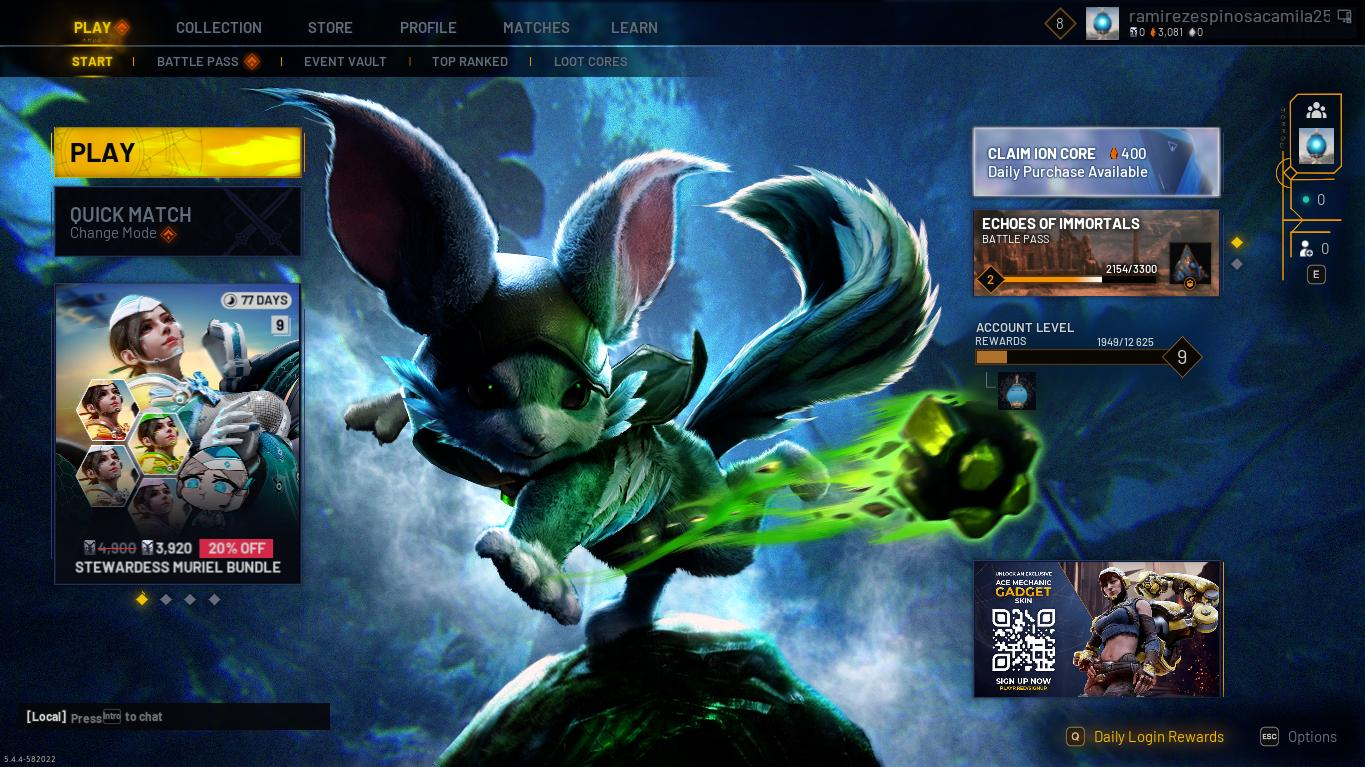Open the friends list icon
This screenshot has height=767, width=1365.
coord(1316,111)
